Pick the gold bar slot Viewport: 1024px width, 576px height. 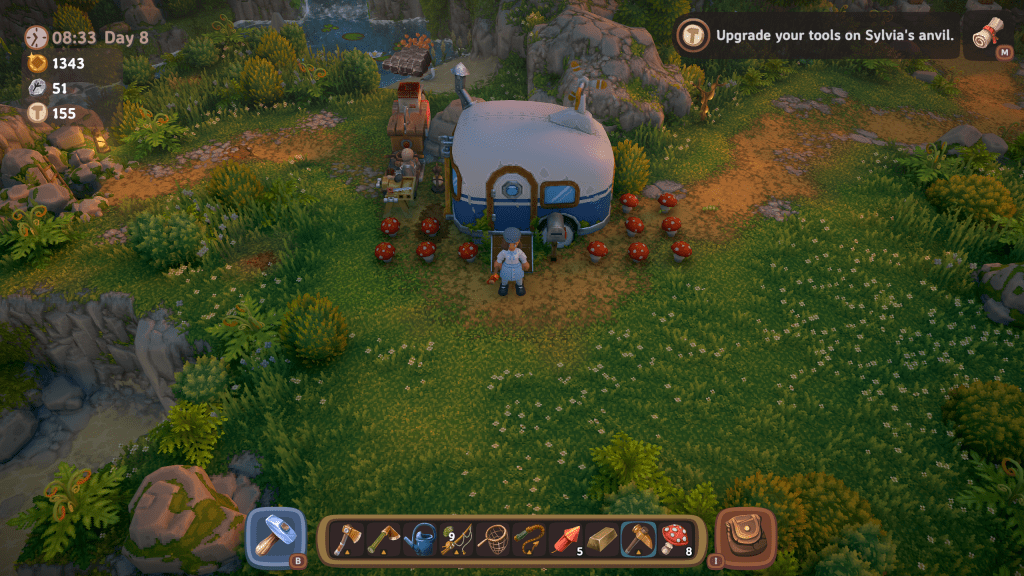click(602, 540)
